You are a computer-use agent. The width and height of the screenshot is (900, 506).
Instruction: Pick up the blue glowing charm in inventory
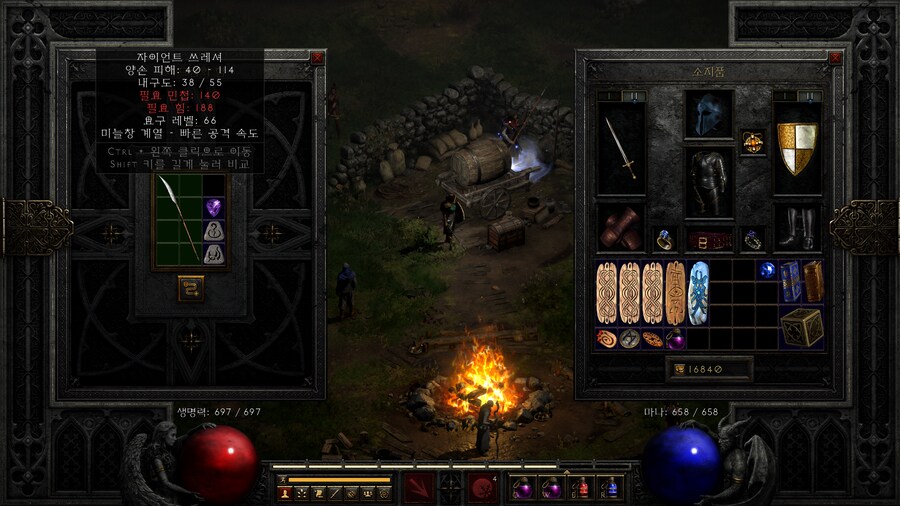699,292
